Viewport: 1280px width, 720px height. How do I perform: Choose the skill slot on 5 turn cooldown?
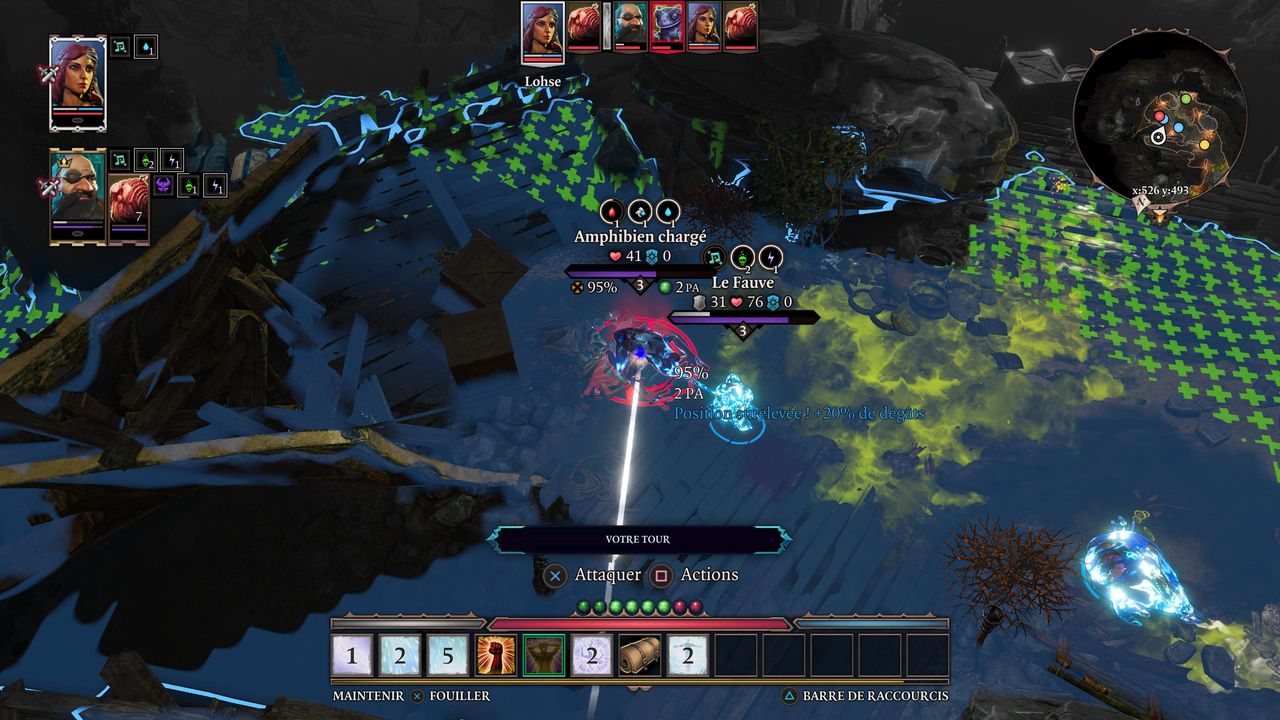(448, 656)
